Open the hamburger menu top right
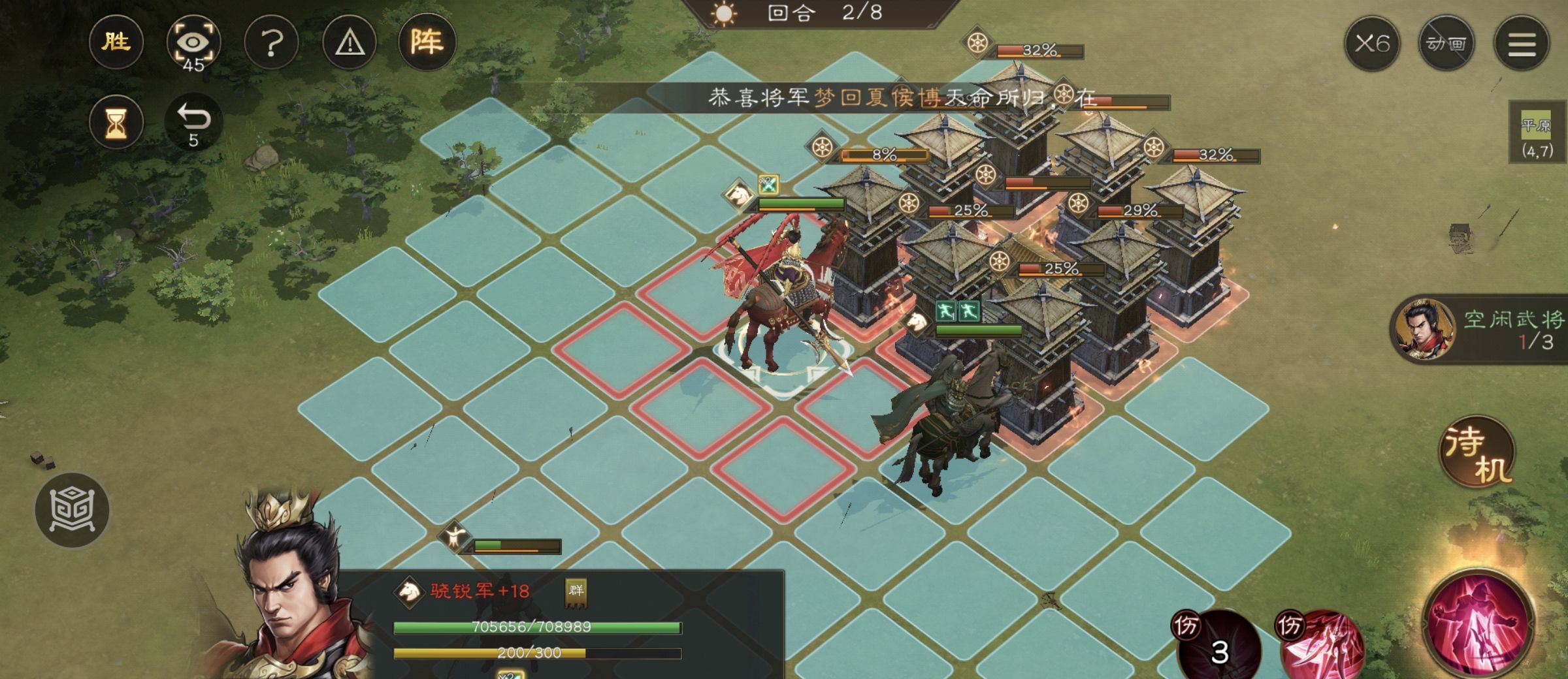The image size is (1568, 679). click(x=1522, y=44)
